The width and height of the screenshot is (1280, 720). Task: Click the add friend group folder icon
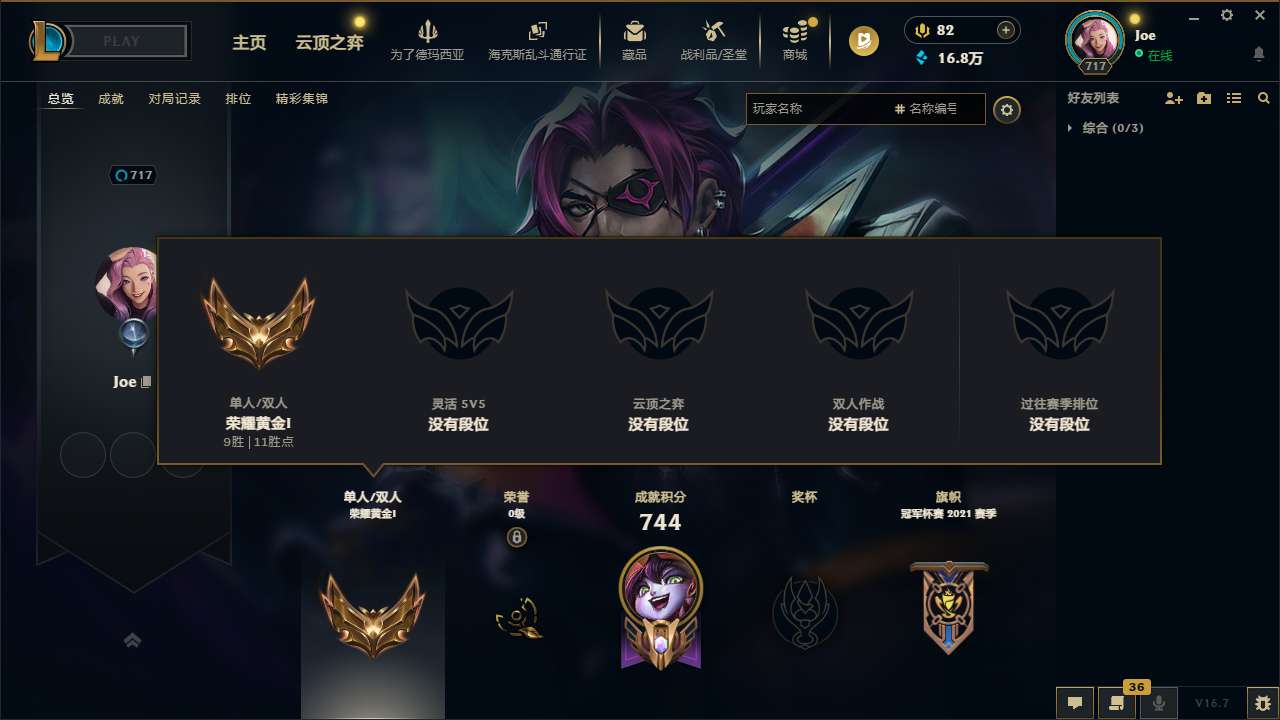coord(1204,98)
